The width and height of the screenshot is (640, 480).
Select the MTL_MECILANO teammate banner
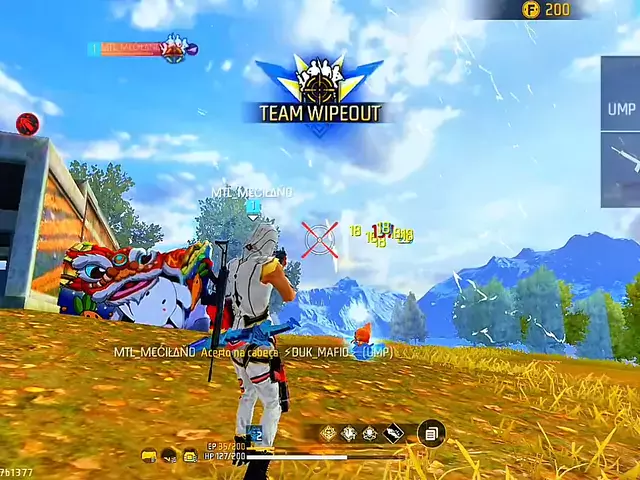(x=140, y=48)
